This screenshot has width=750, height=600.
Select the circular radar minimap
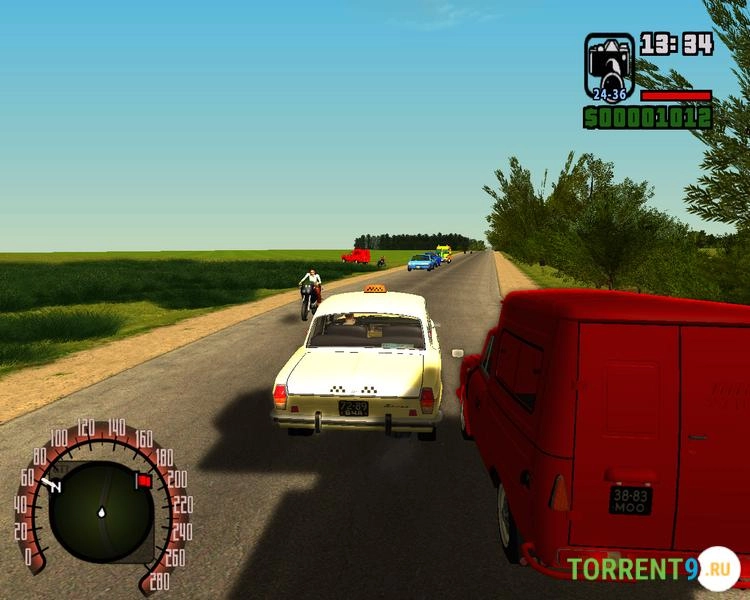(x=101, y=511)
